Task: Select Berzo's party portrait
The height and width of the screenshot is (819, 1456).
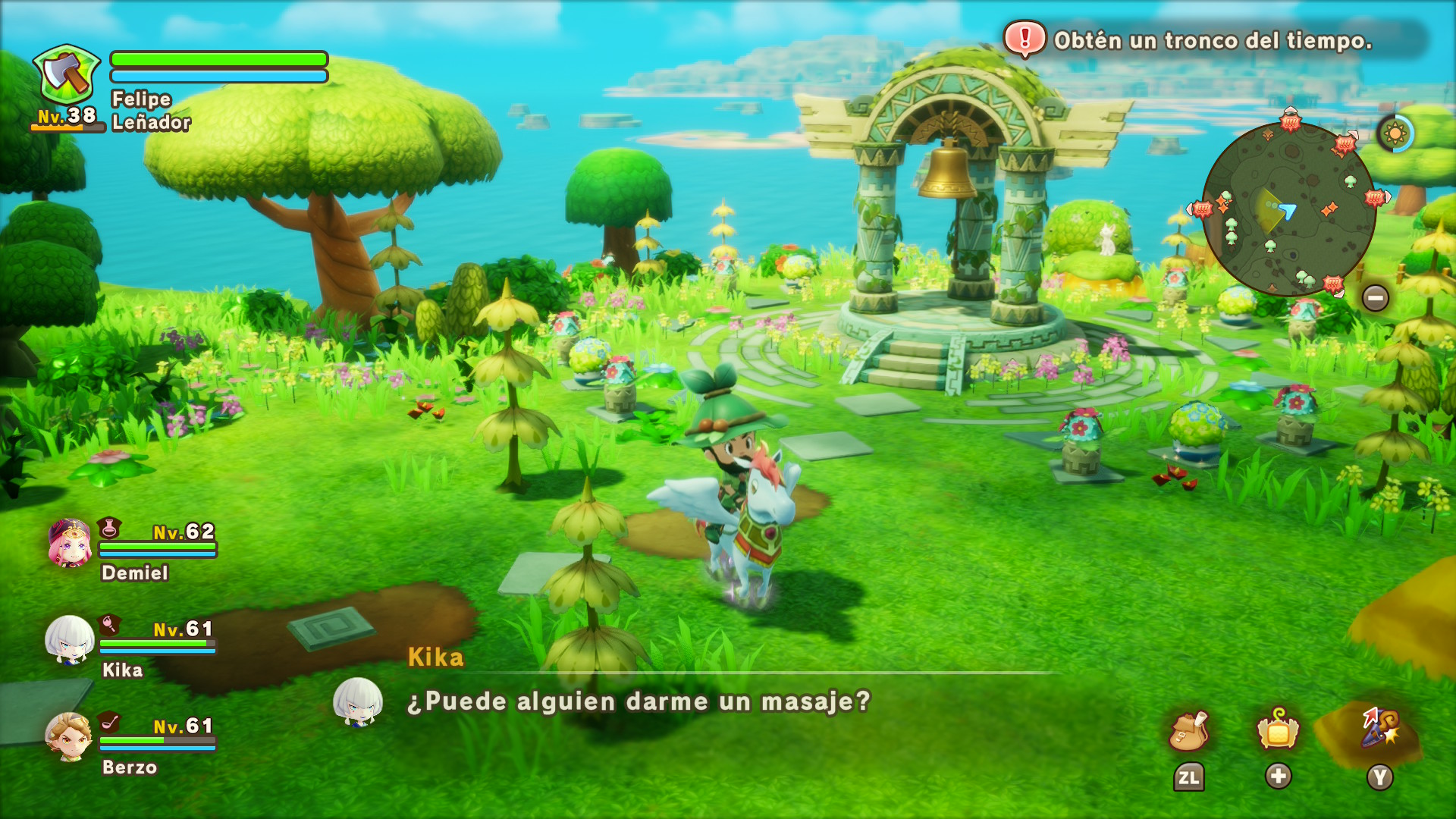Action: [69, 736]
